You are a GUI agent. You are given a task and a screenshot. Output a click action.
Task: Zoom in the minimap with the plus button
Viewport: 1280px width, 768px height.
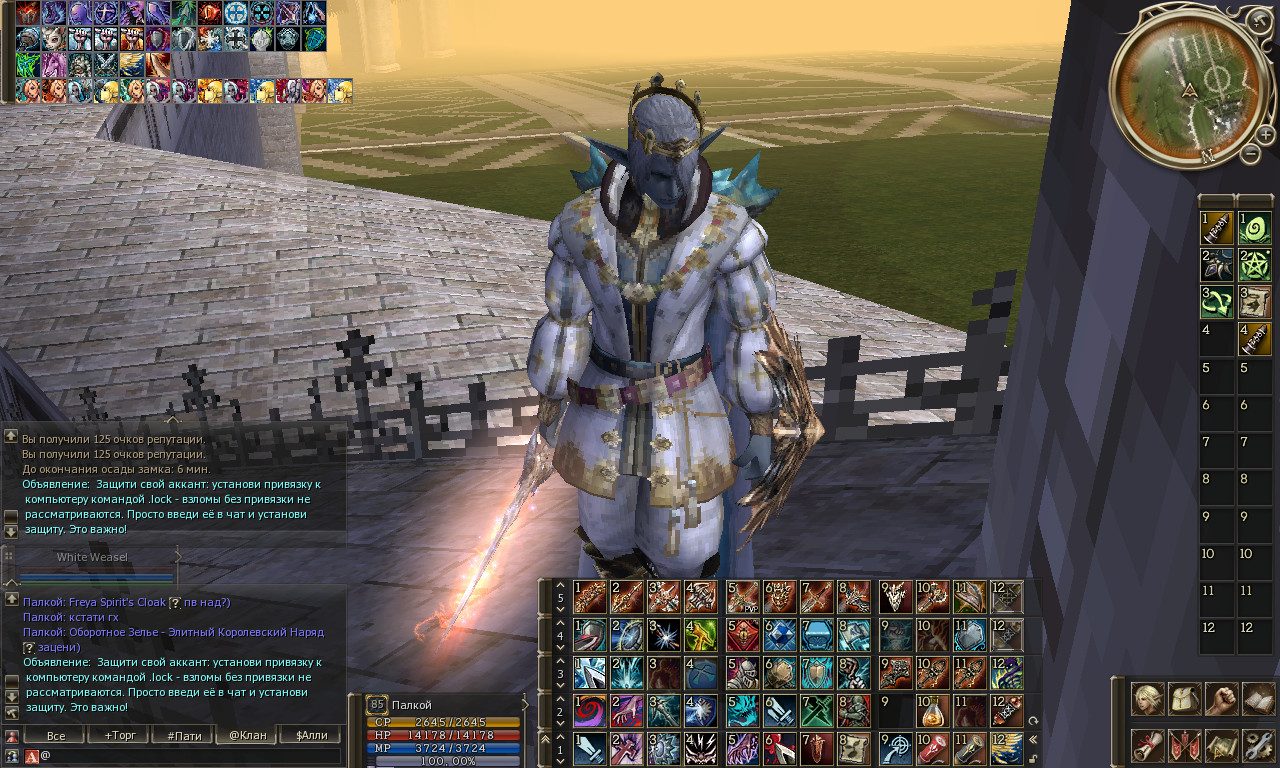tap(1265, 135)
